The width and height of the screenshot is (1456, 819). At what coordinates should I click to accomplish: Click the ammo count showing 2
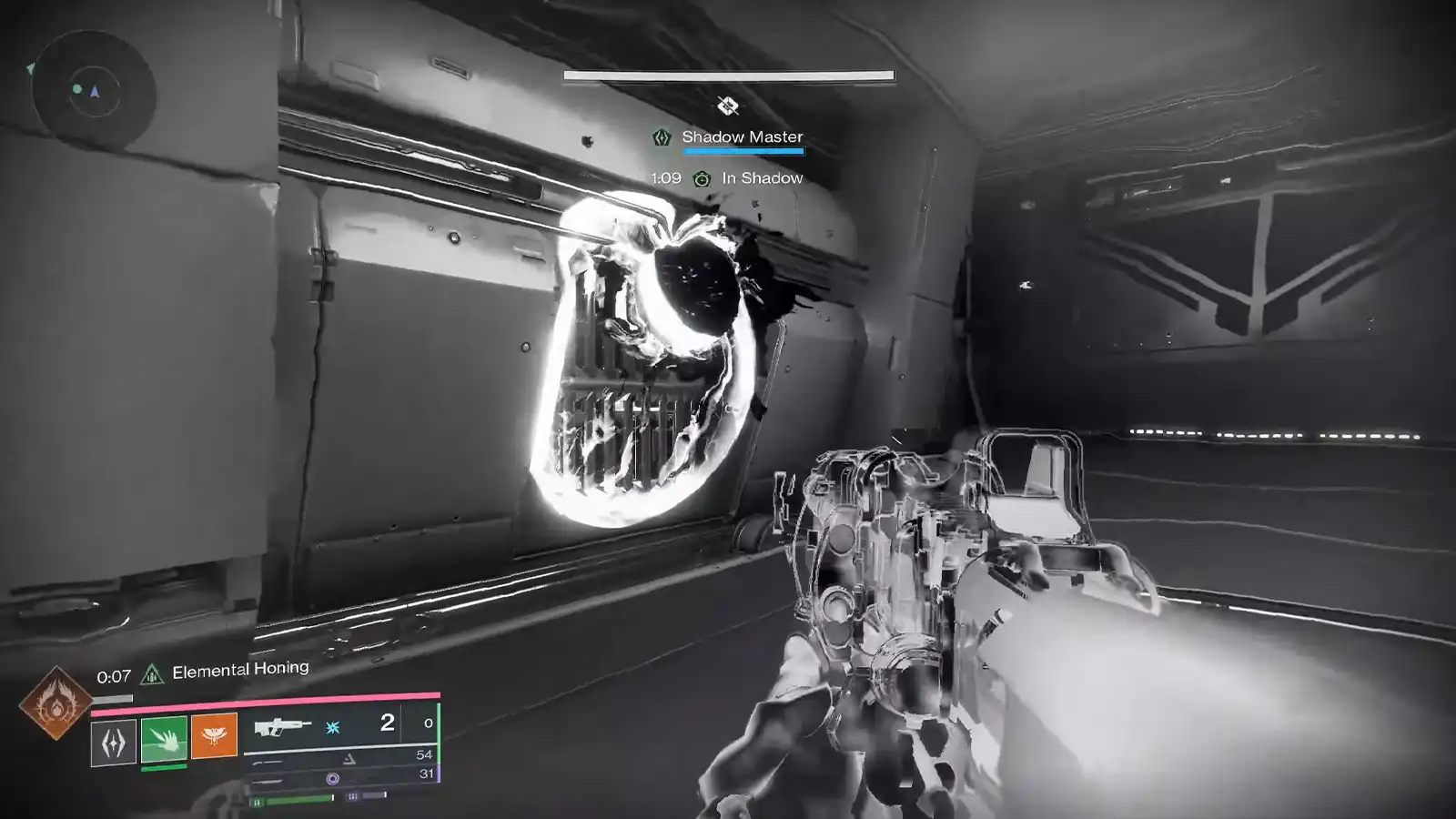[x=387, y=723]
